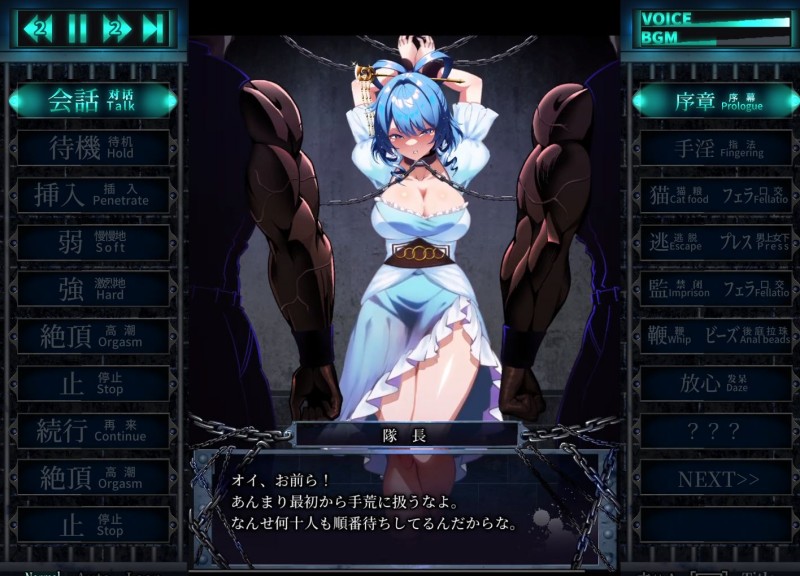Select the Talk command button
This screenshot has height=576, width=800.
click(x=95, y=99)
